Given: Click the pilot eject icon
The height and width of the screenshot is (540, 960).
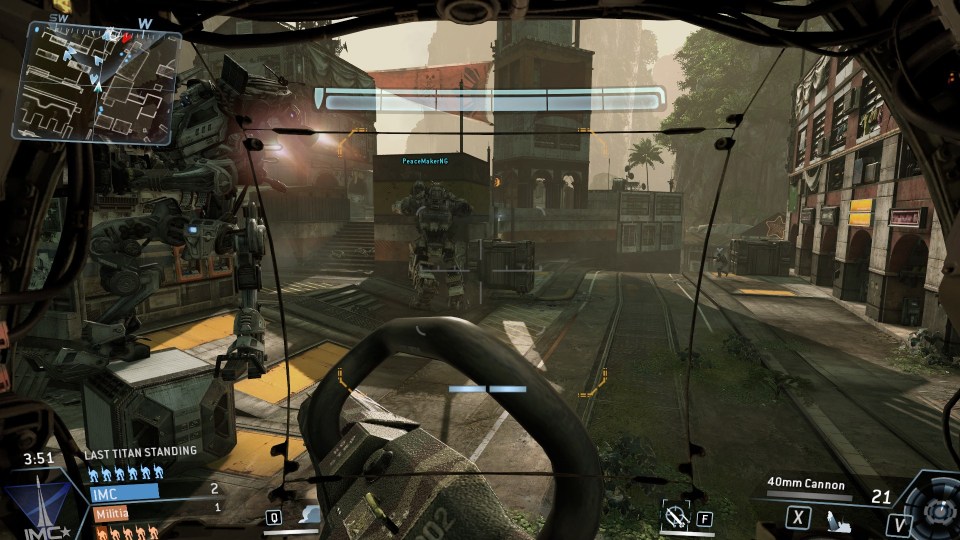Looking at the screenshot, I should point(834,518).
